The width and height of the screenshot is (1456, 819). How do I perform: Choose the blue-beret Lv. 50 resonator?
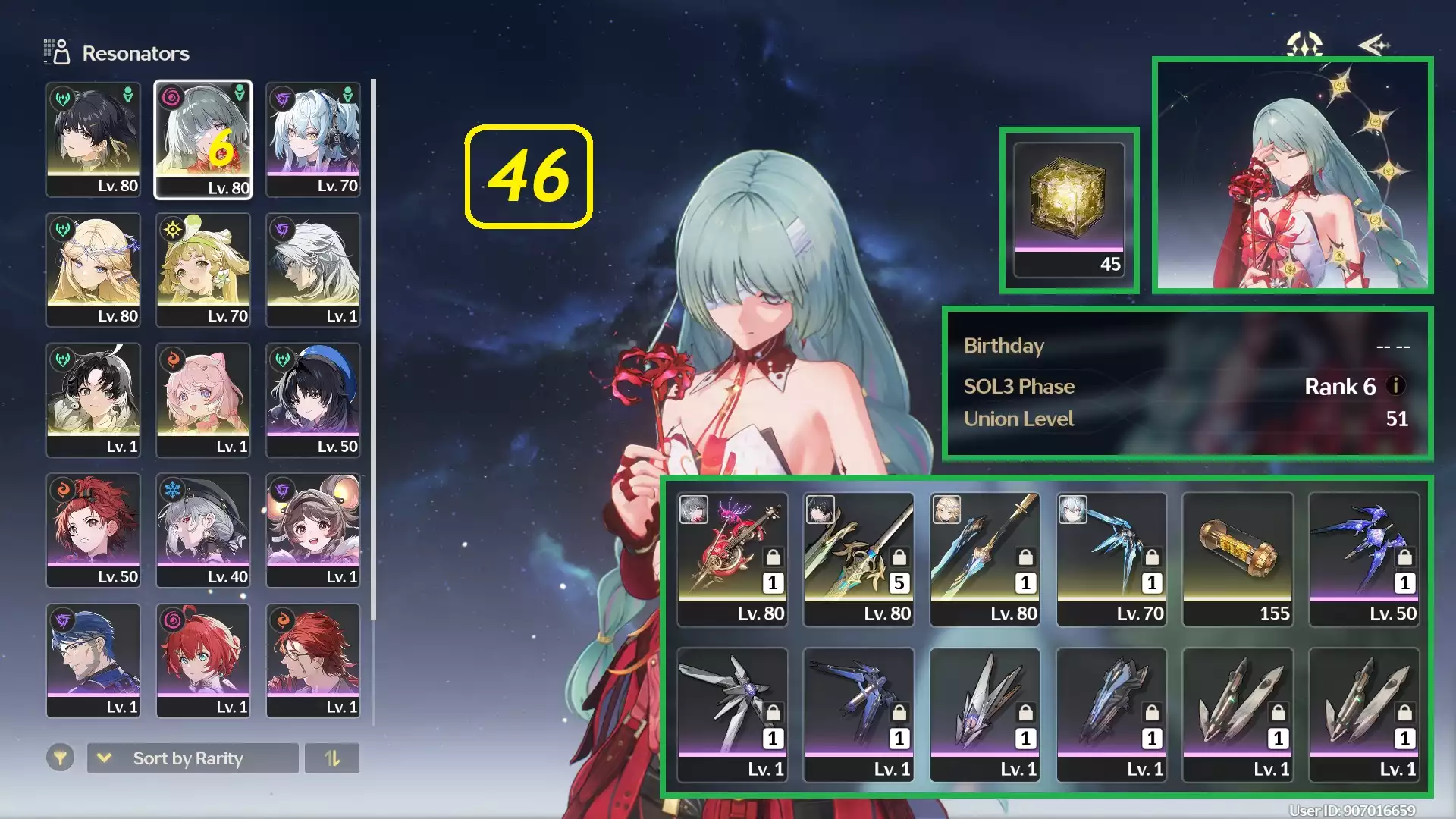point(313,401)
